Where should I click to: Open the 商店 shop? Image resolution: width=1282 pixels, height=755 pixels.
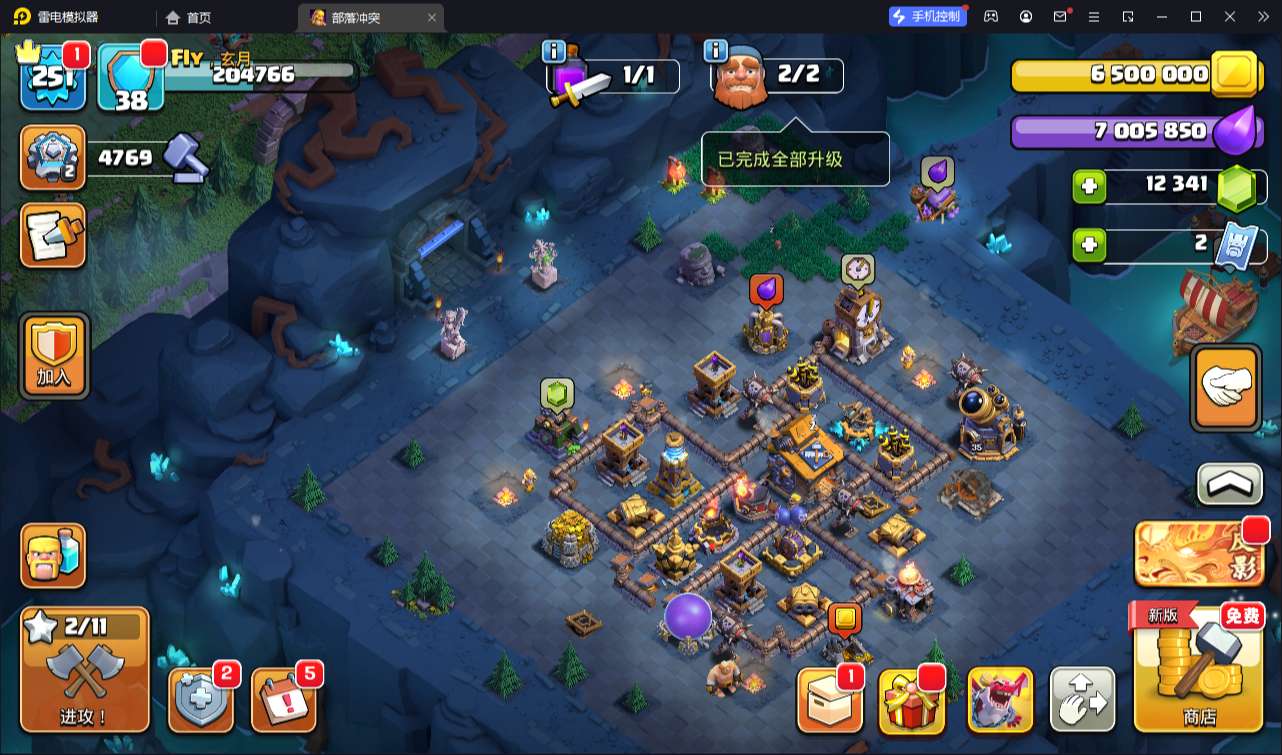point(1198,668)
